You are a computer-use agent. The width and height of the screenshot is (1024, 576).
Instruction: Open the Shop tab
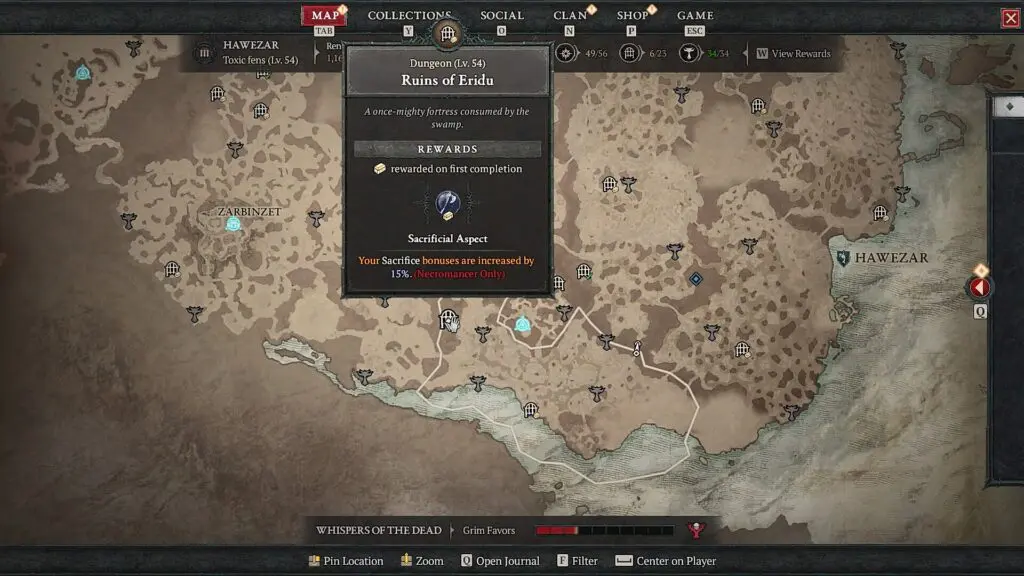coord(632,16)
